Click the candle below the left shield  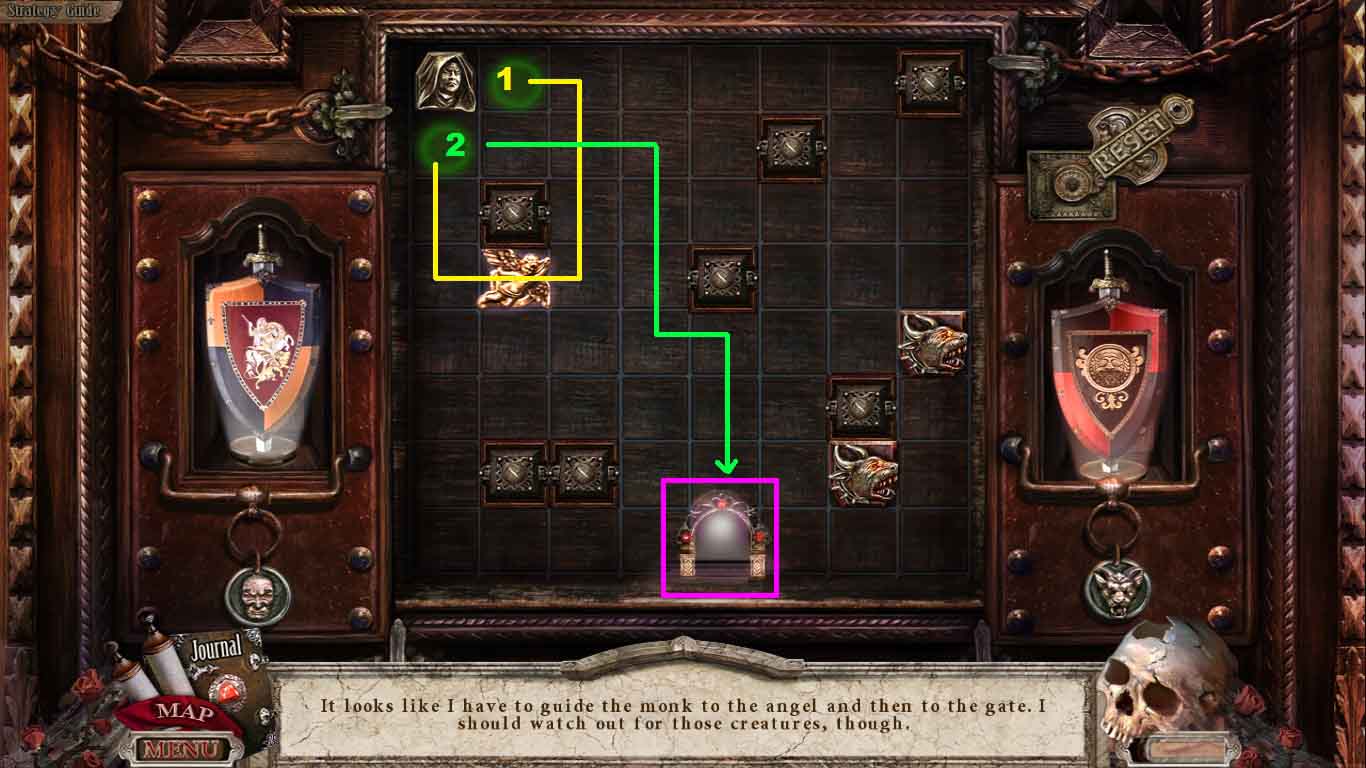pos(263,445)
